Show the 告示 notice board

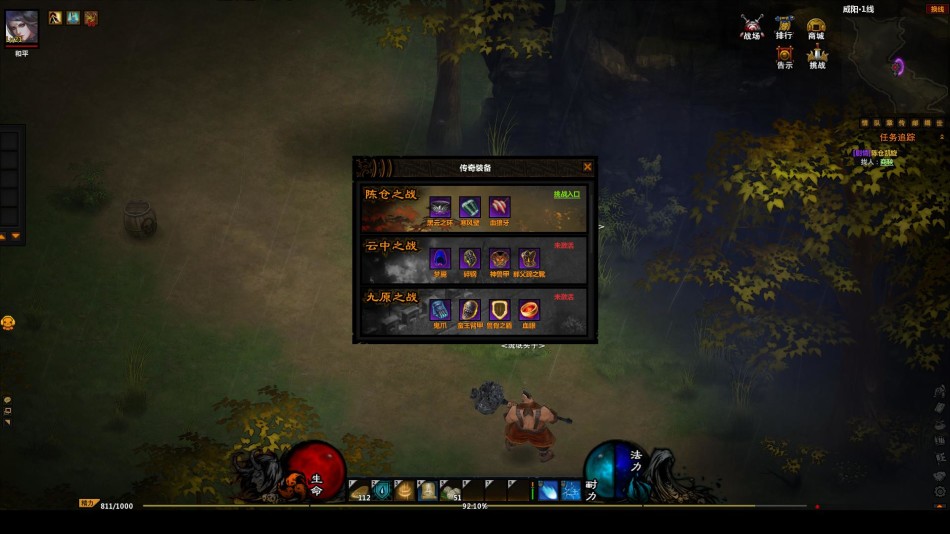784,56
